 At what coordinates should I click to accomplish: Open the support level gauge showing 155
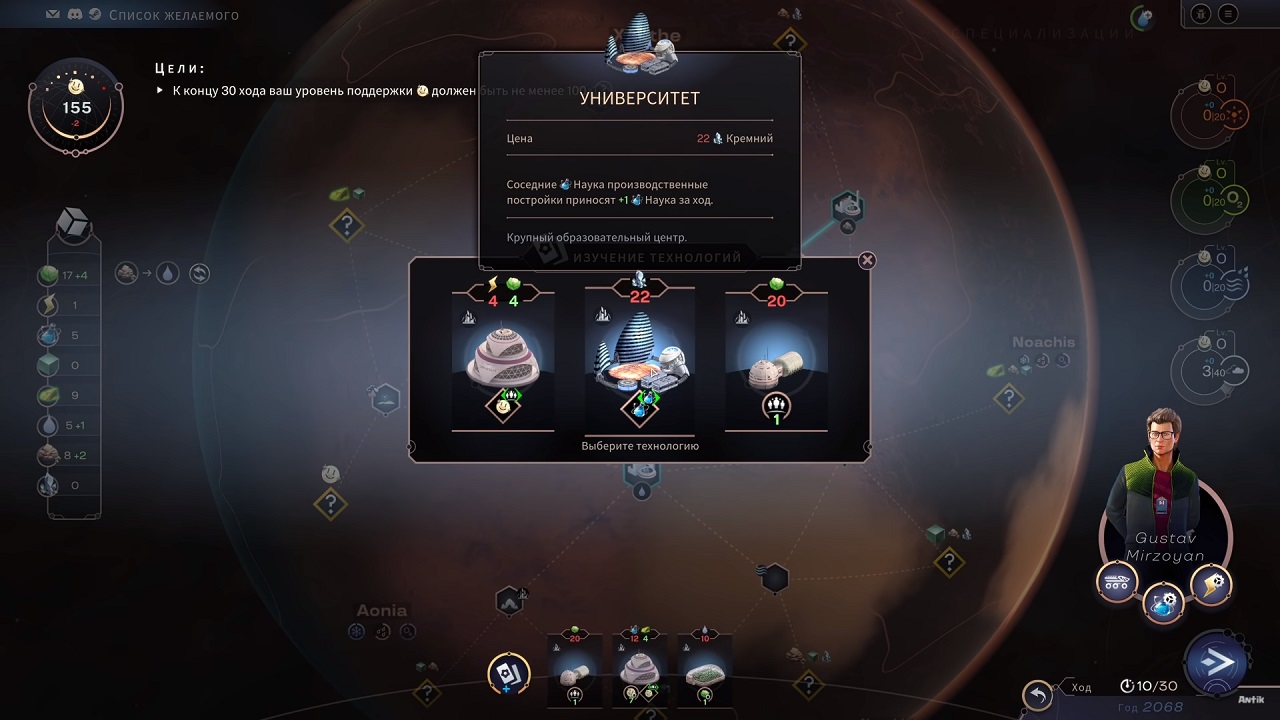pos(76,107)
